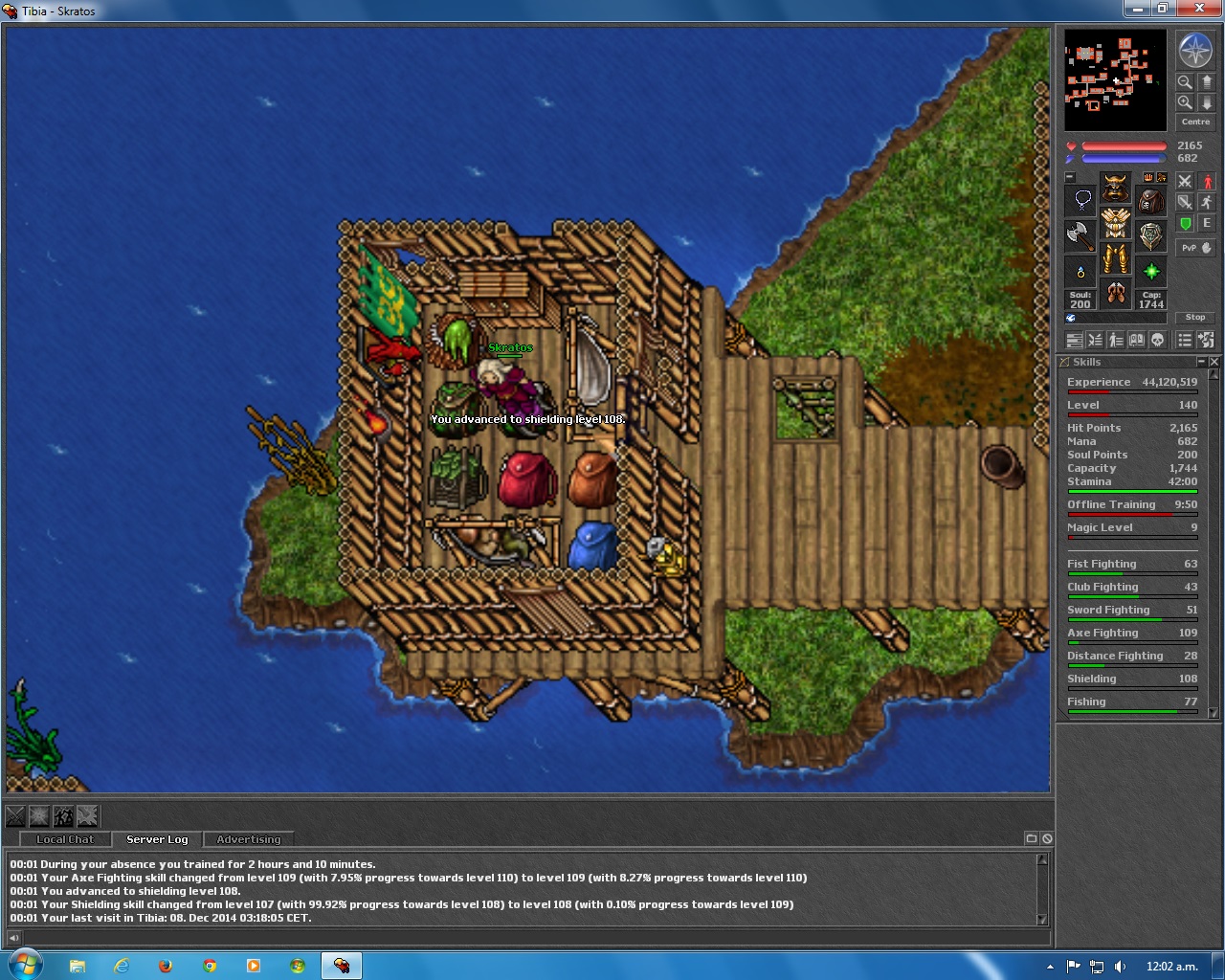The height and width of the screenshot is (980, 1225).
Task: Minimize the Tibia game window
Action: (1138, 9)
